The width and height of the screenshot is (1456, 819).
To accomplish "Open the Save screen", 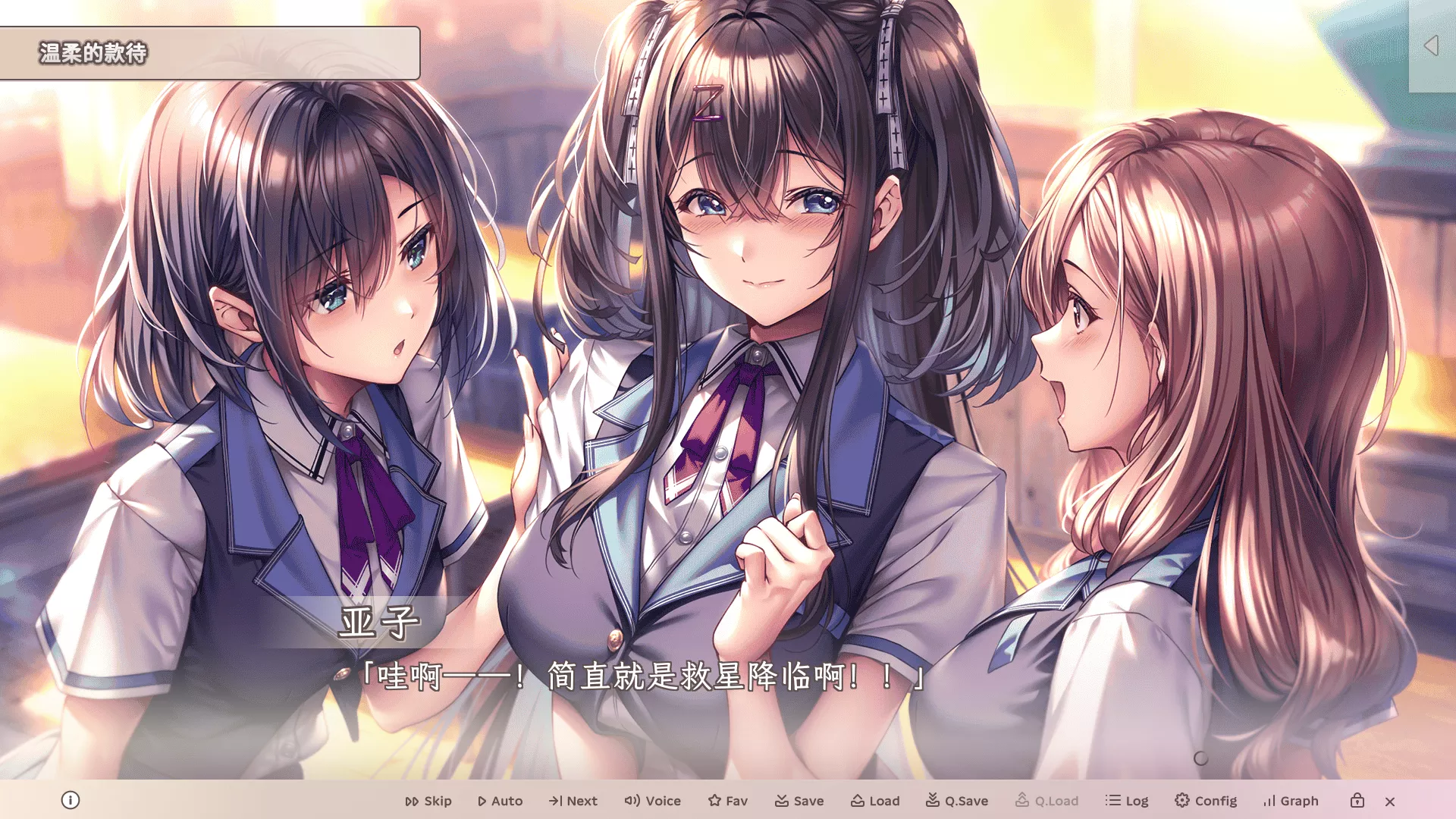I will (800, 800).
